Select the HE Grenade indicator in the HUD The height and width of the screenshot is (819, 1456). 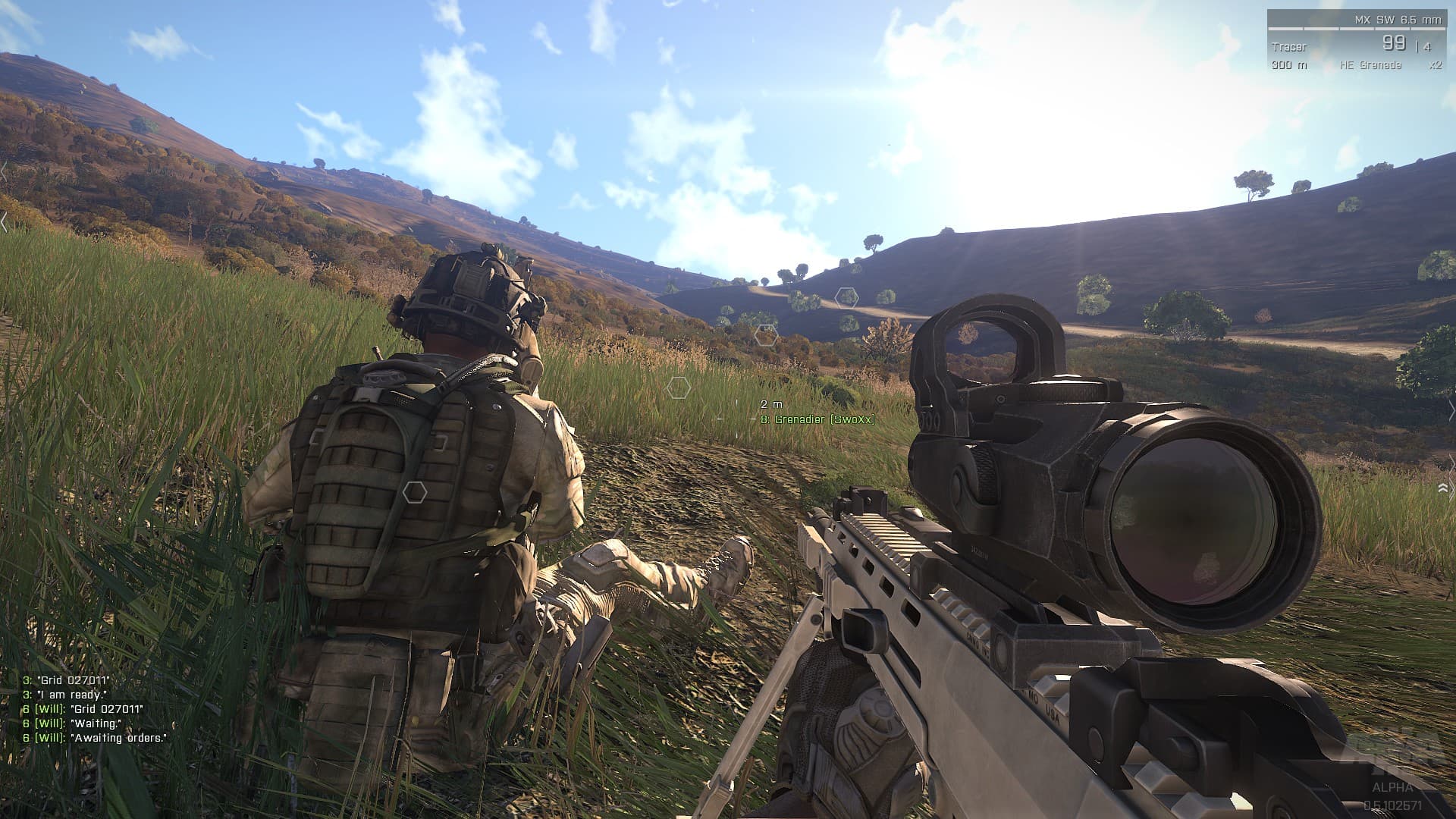coord(1370,66)
